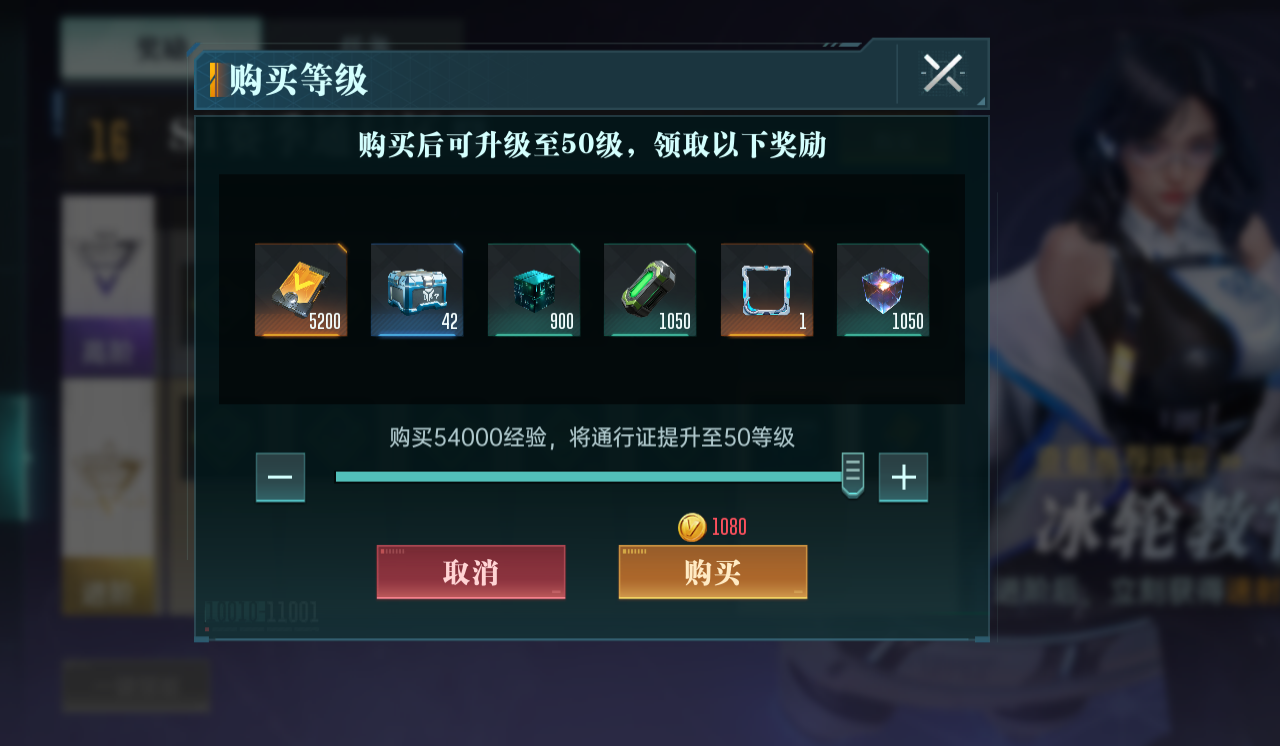Click the purple prism cube worth 1050

pos(883,289)
